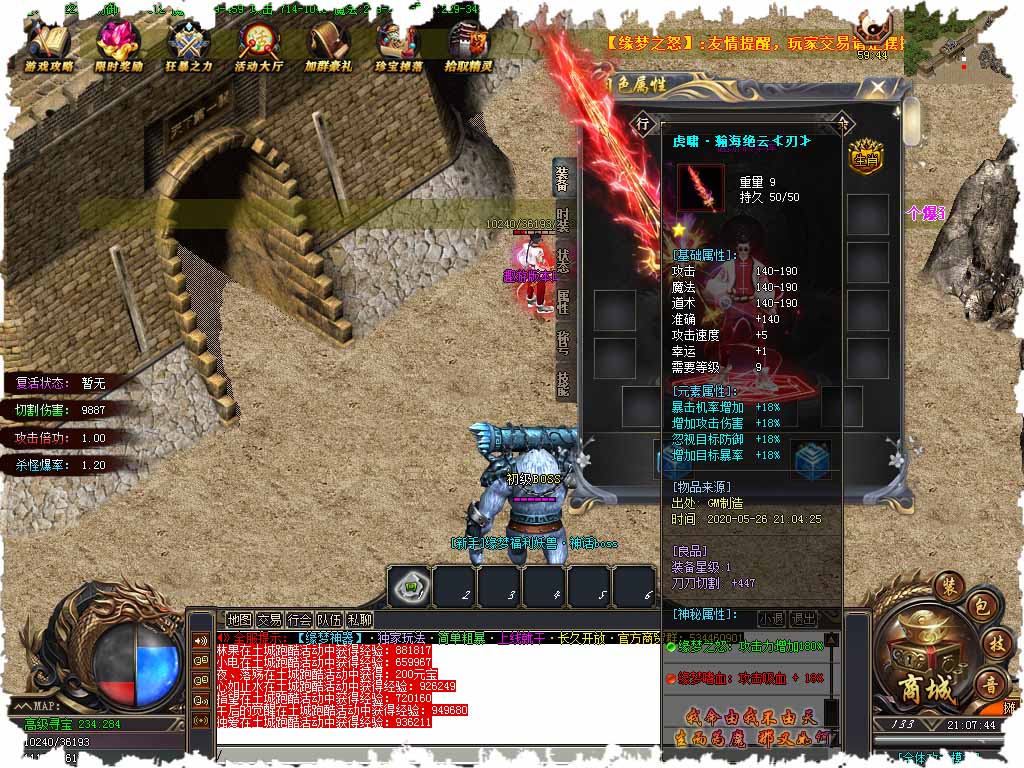Click the golden 生肖 zodiac button
Image resolution: width=1024 pixels, height=768 pixels.
tap(863, 156)
